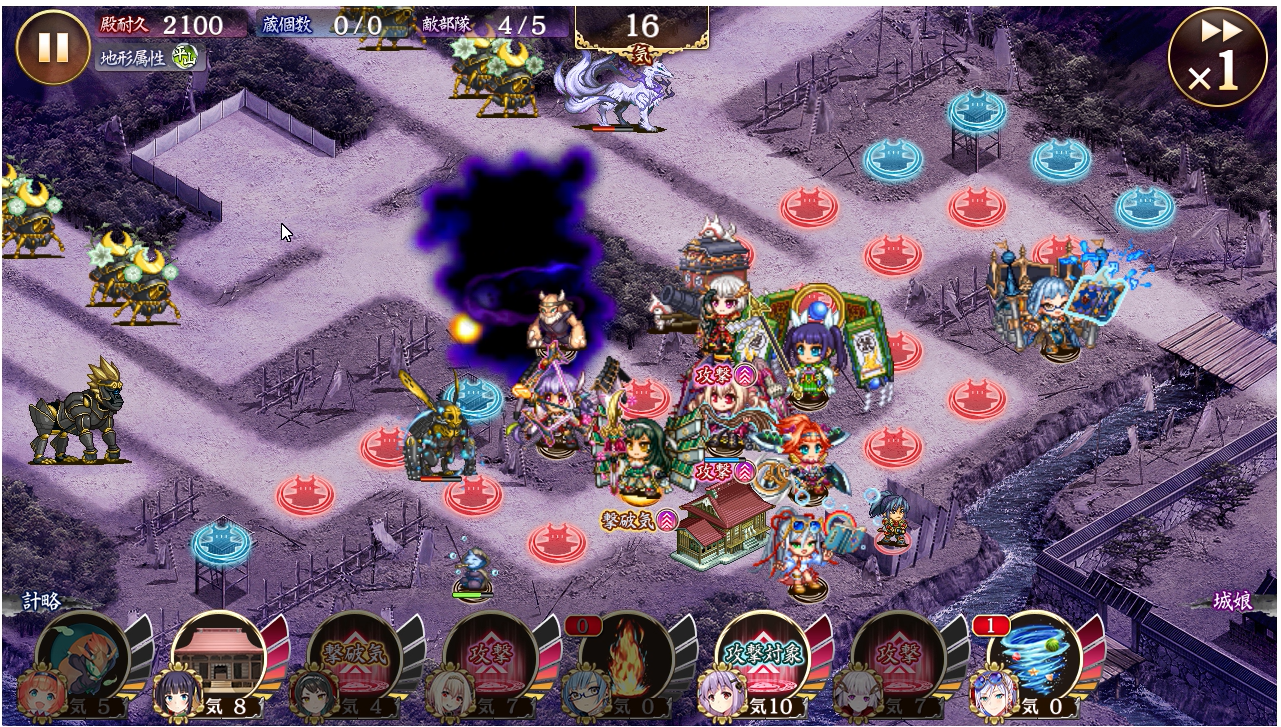Screen dimensions: 1281x727
Task: Click the 地形属性 terrain attribute icon
Action: coord(183,58)
